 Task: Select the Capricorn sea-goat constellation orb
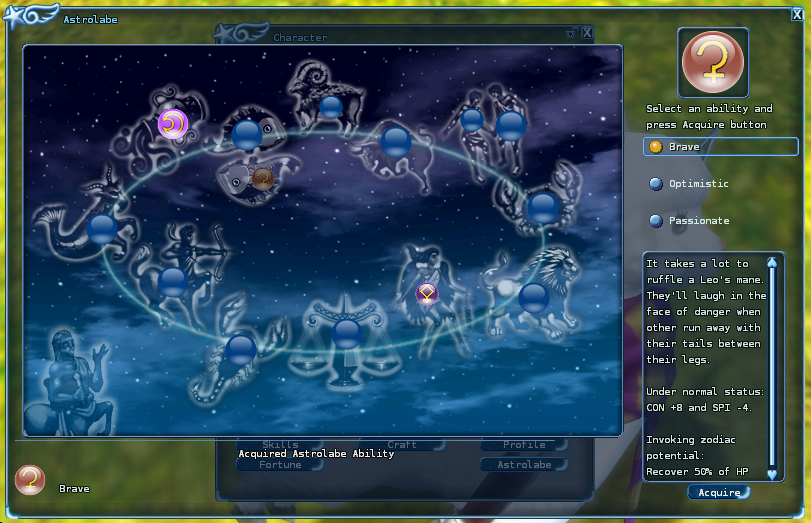[103, 229]
